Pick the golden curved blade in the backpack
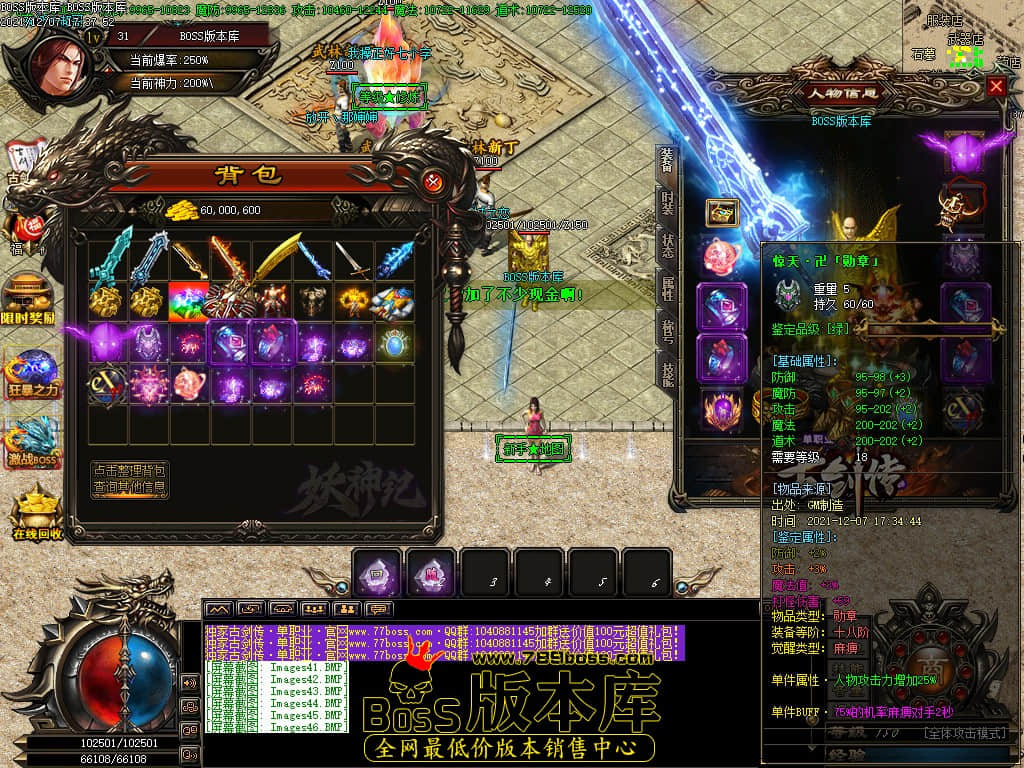 pos(274,257)
